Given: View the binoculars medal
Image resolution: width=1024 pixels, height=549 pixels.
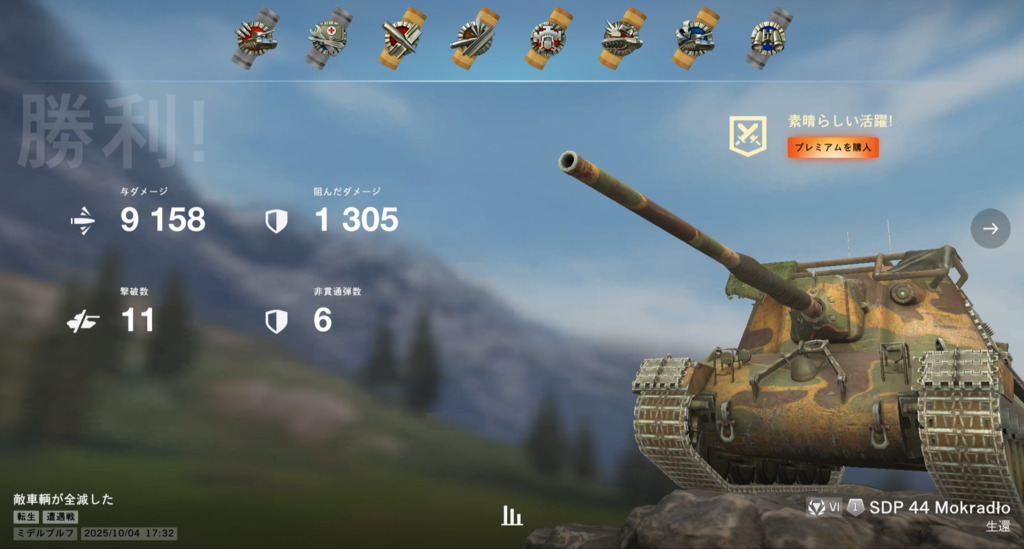Looking at the screenshot, I should coord(768,39).
